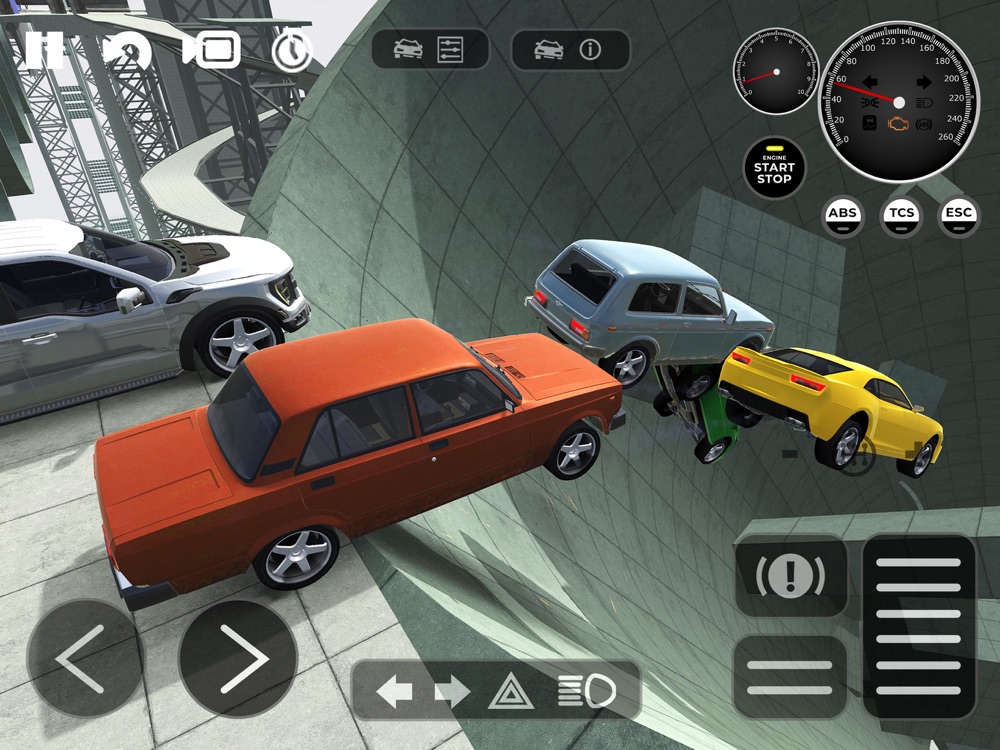Viewport: 1000px width, 750px height.
Task: Switch the camera view
Action: coord(212,49)
